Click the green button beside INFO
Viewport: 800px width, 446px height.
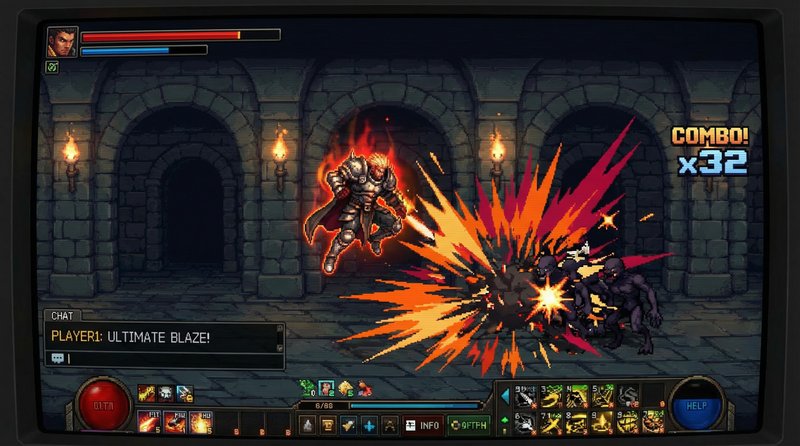click(466, 425)
